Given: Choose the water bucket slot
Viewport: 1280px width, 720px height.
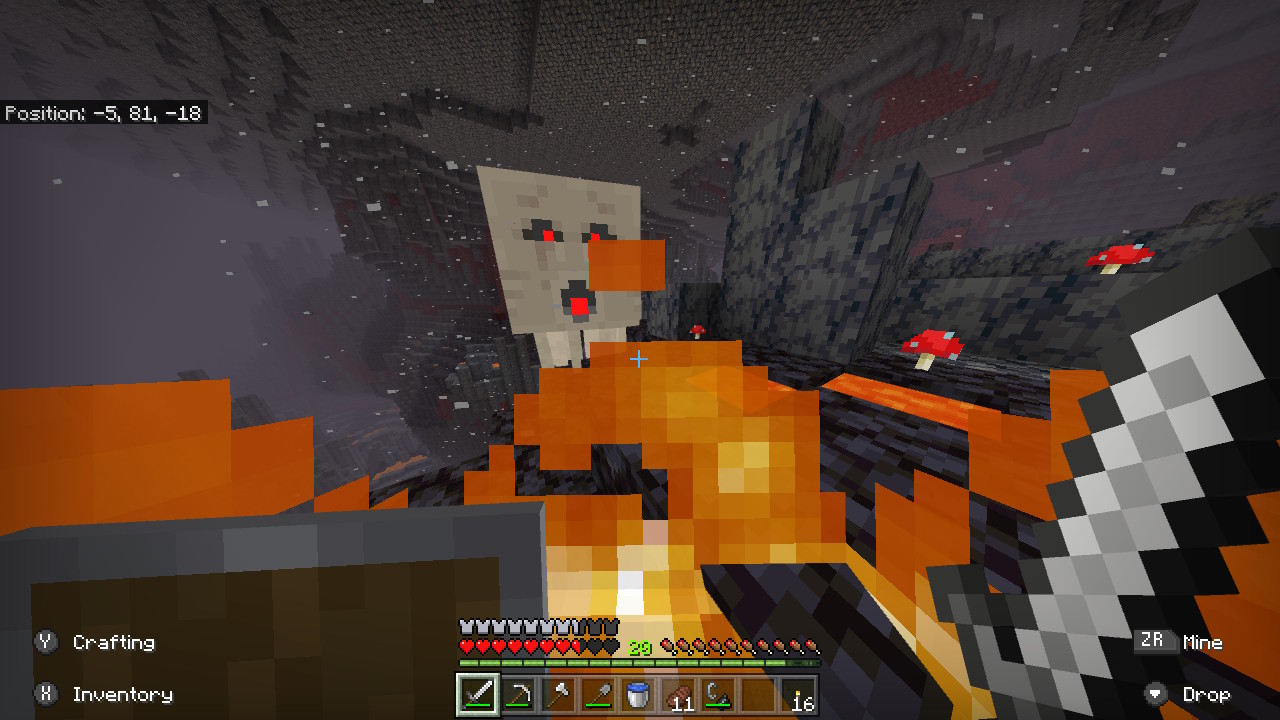Looking at the screenshot, I should tap(638, 694).
